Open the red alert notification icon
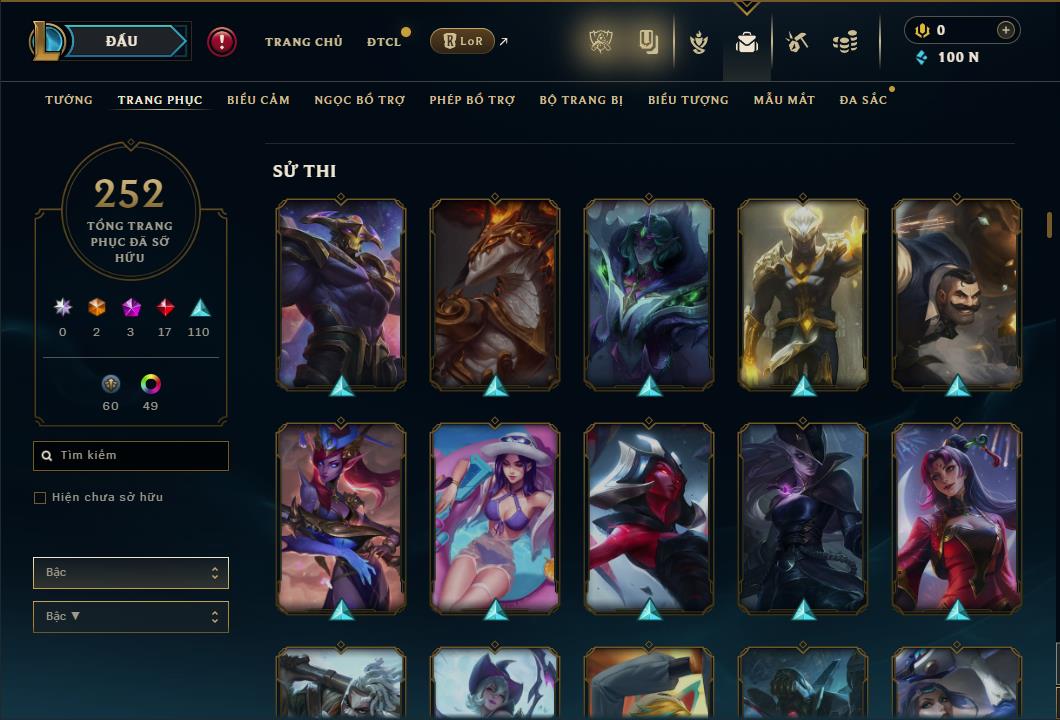 [x=222, y=42]
